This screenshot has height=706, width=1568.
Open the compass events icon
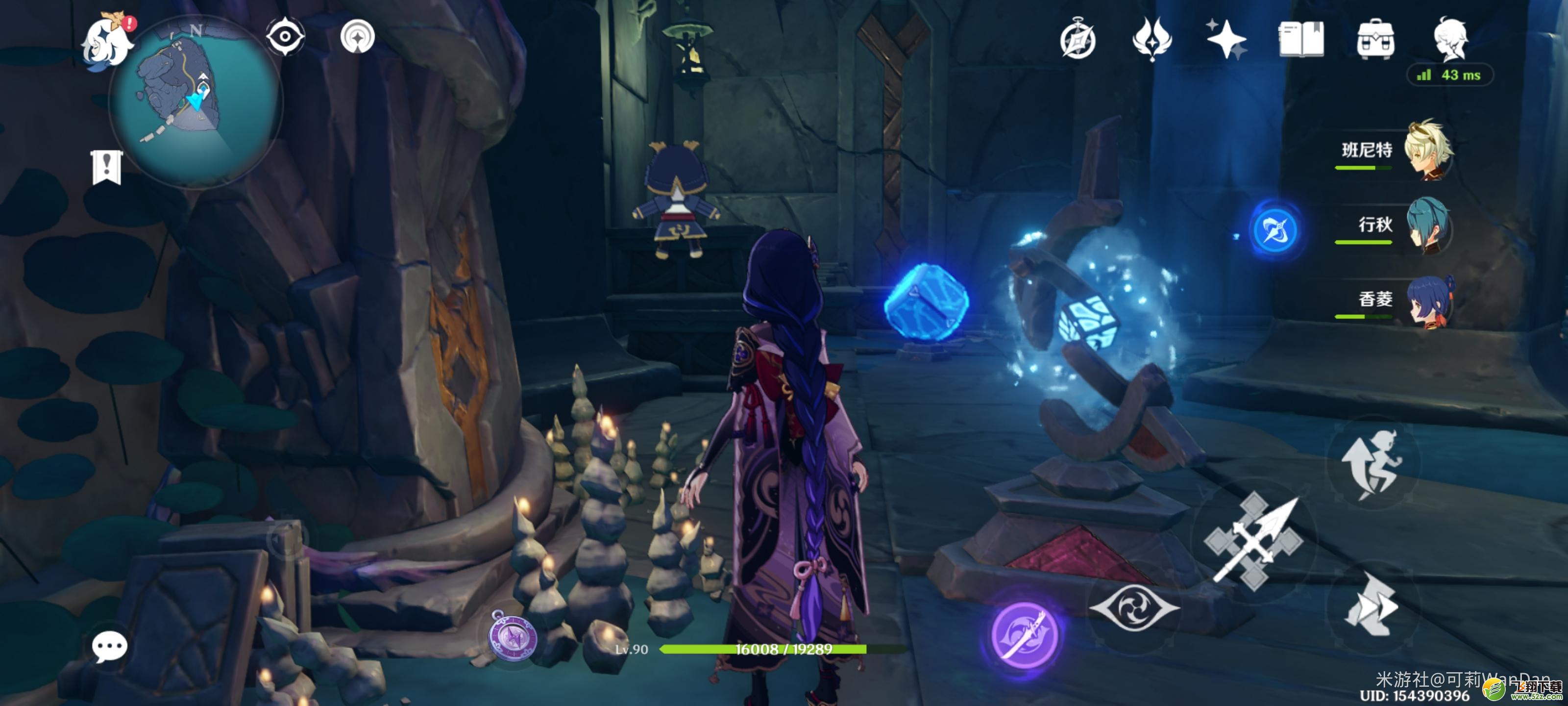1078,40
